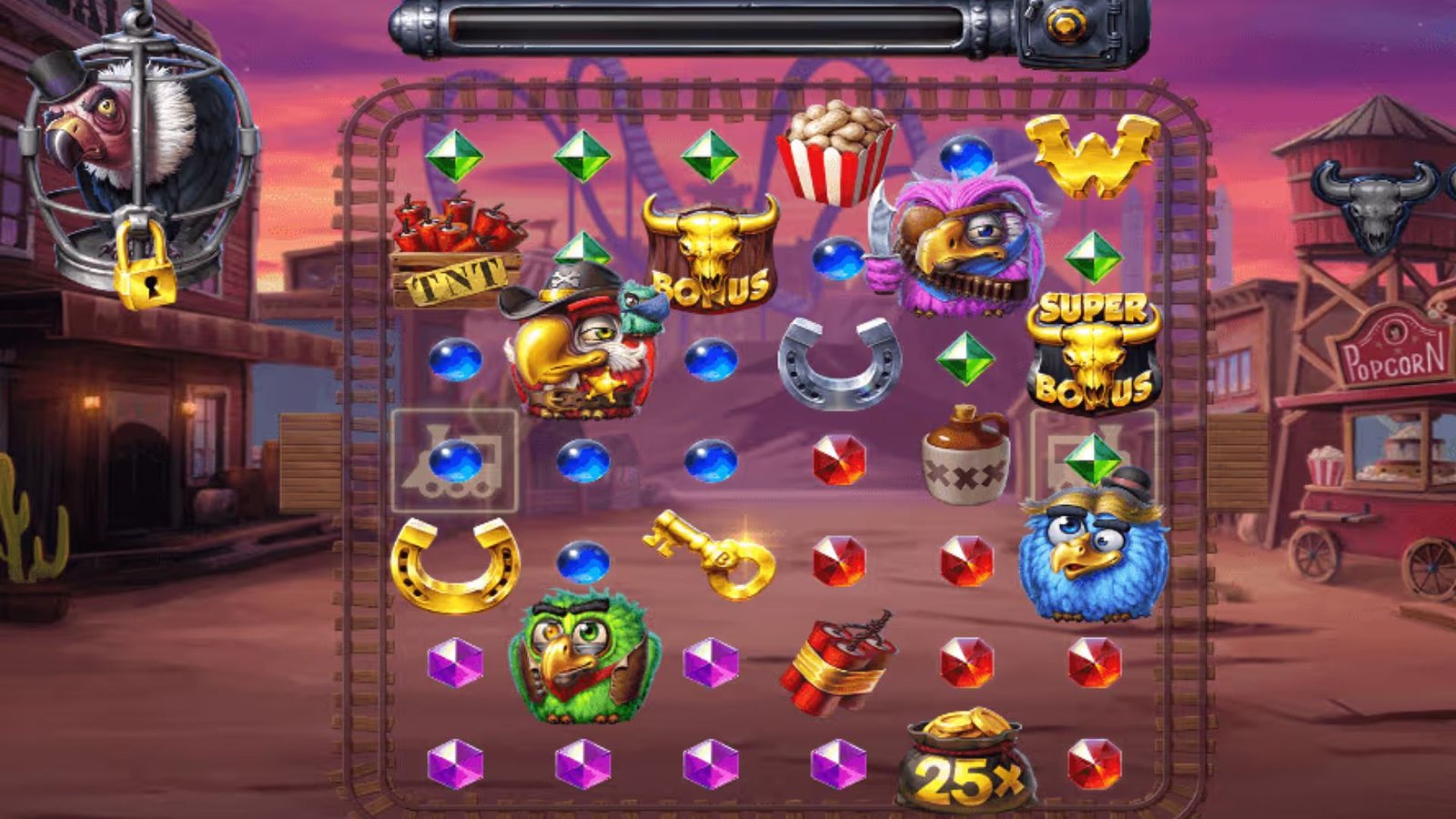The width and height of the screenshot is (1456, 819).
Task: Click the popcorn box symbol
Action: [834, 153]
